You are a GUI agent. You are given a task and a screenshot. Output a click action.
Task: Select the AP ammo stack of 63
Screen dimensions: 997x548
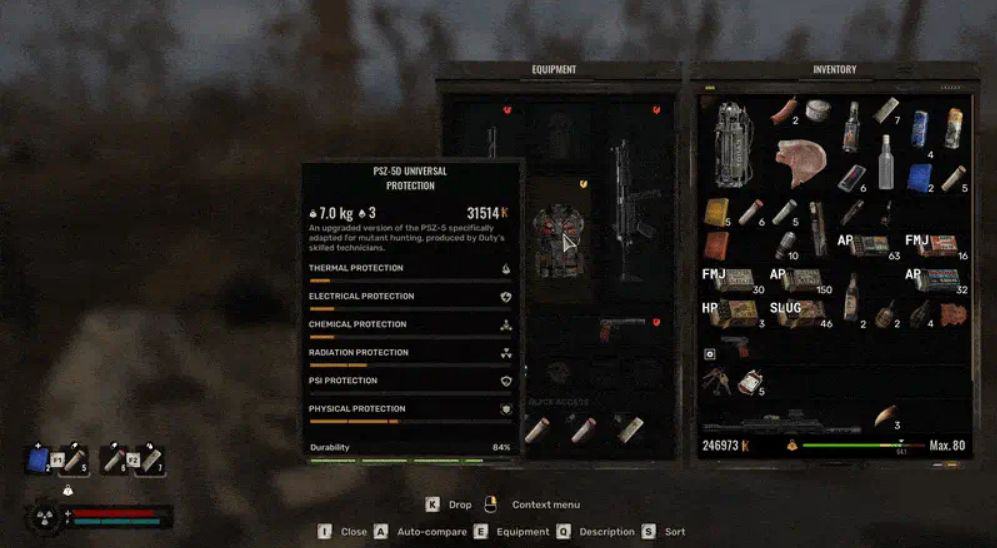[868, 246]
